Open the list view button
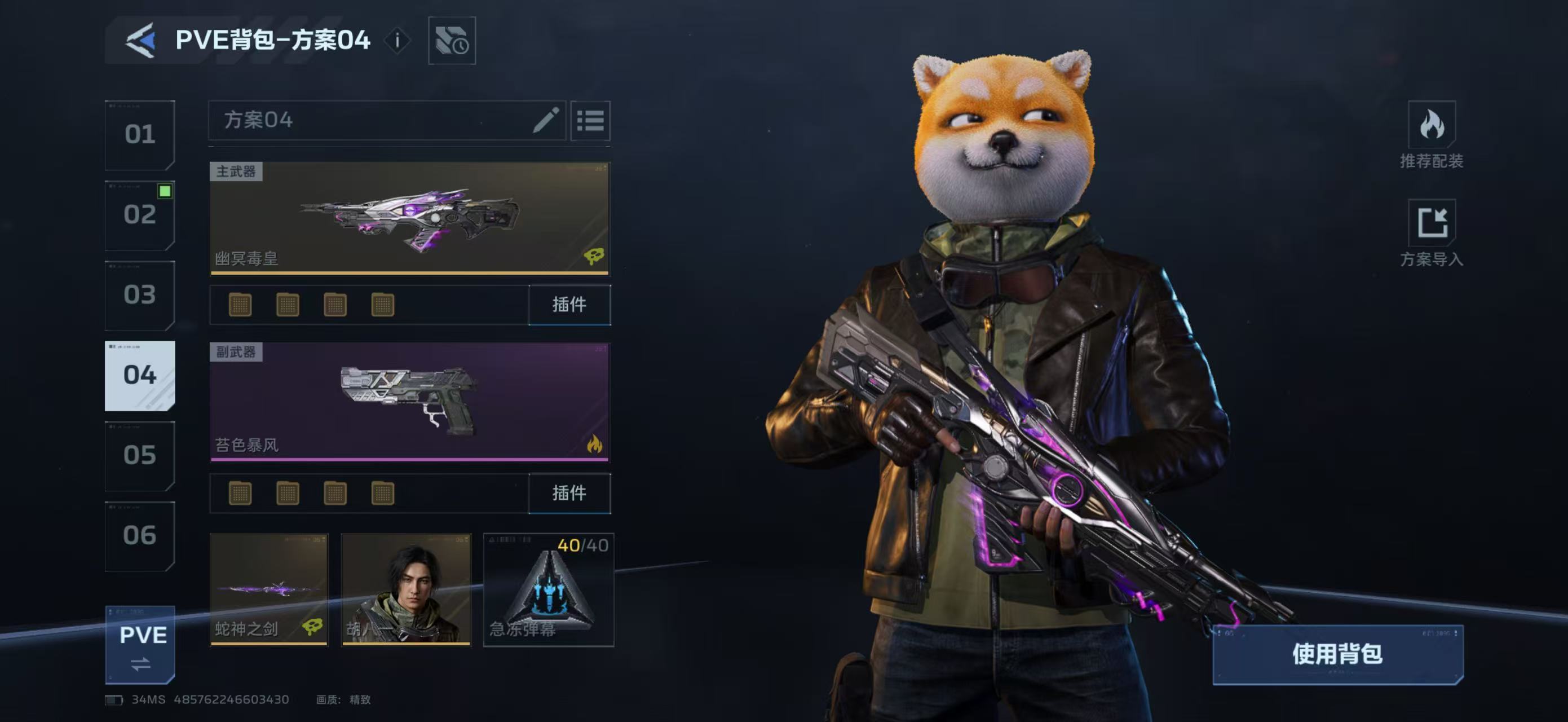This screenshot has width=1568, height=722. pyautogui.click(x=590, y=121)
